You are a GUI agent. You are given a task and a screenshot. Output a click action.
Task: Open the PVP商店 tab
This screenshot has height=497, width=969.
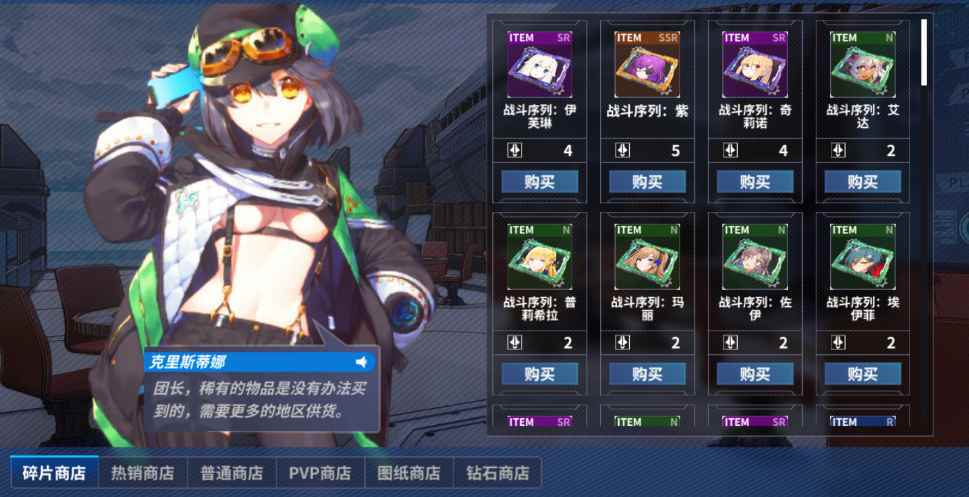point(320,472)
